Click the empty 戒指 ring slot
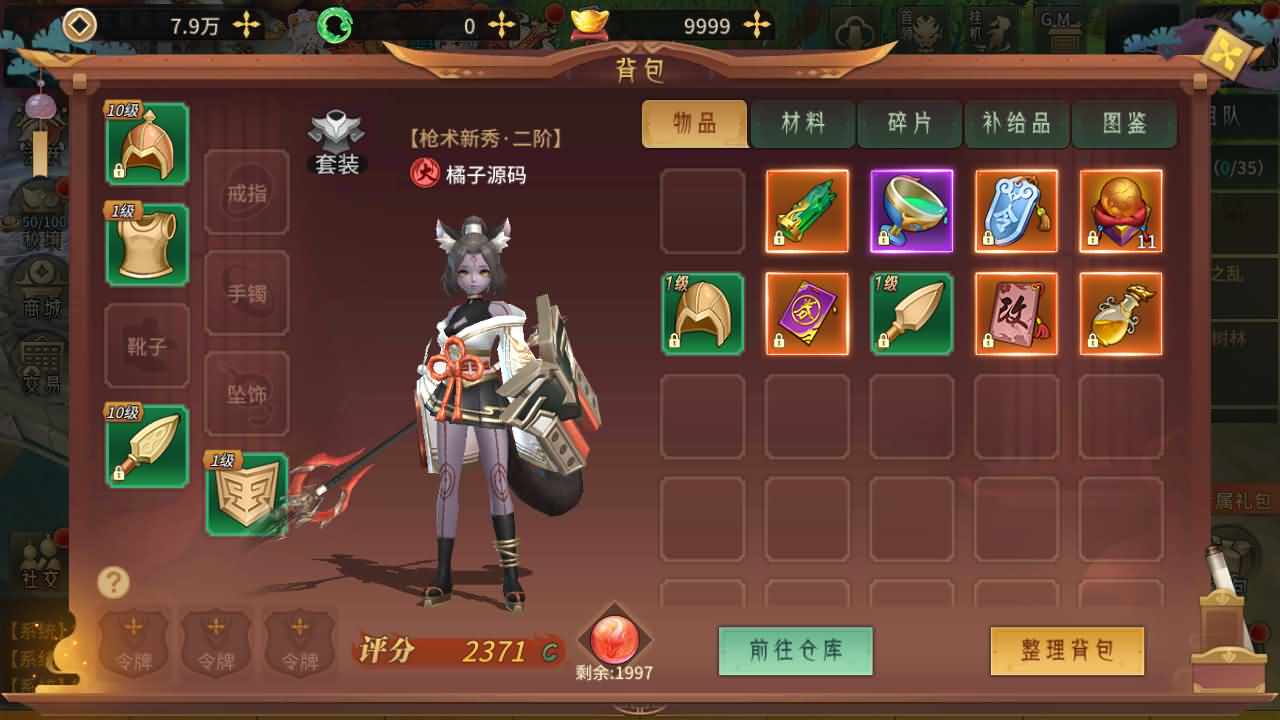Screen dimensions: 1280x720 pyautogui.click(x=246, y=192)
